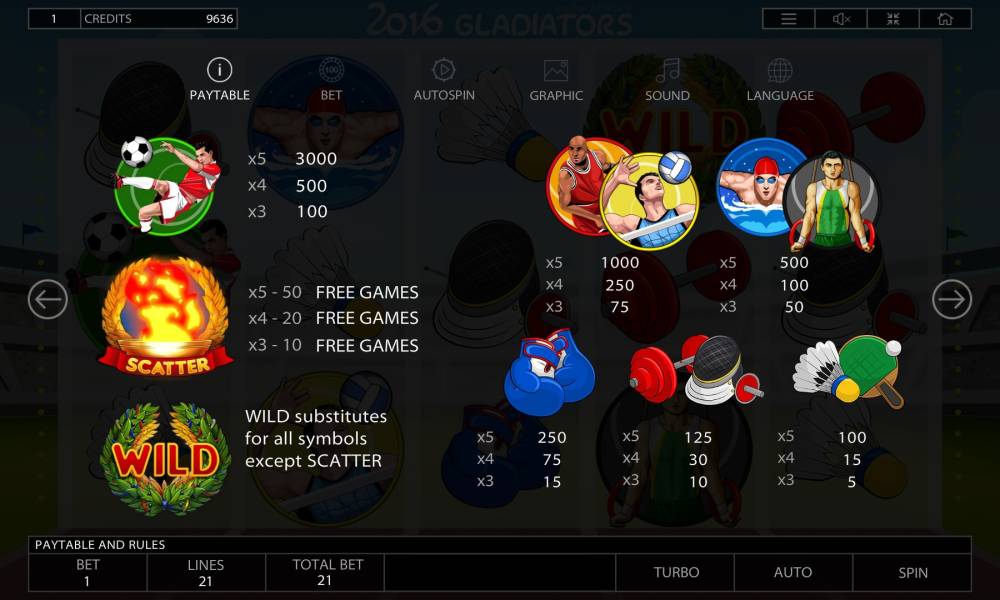Open the Autospin tab
1000x600 pixels.
click(x=443, y=80)
